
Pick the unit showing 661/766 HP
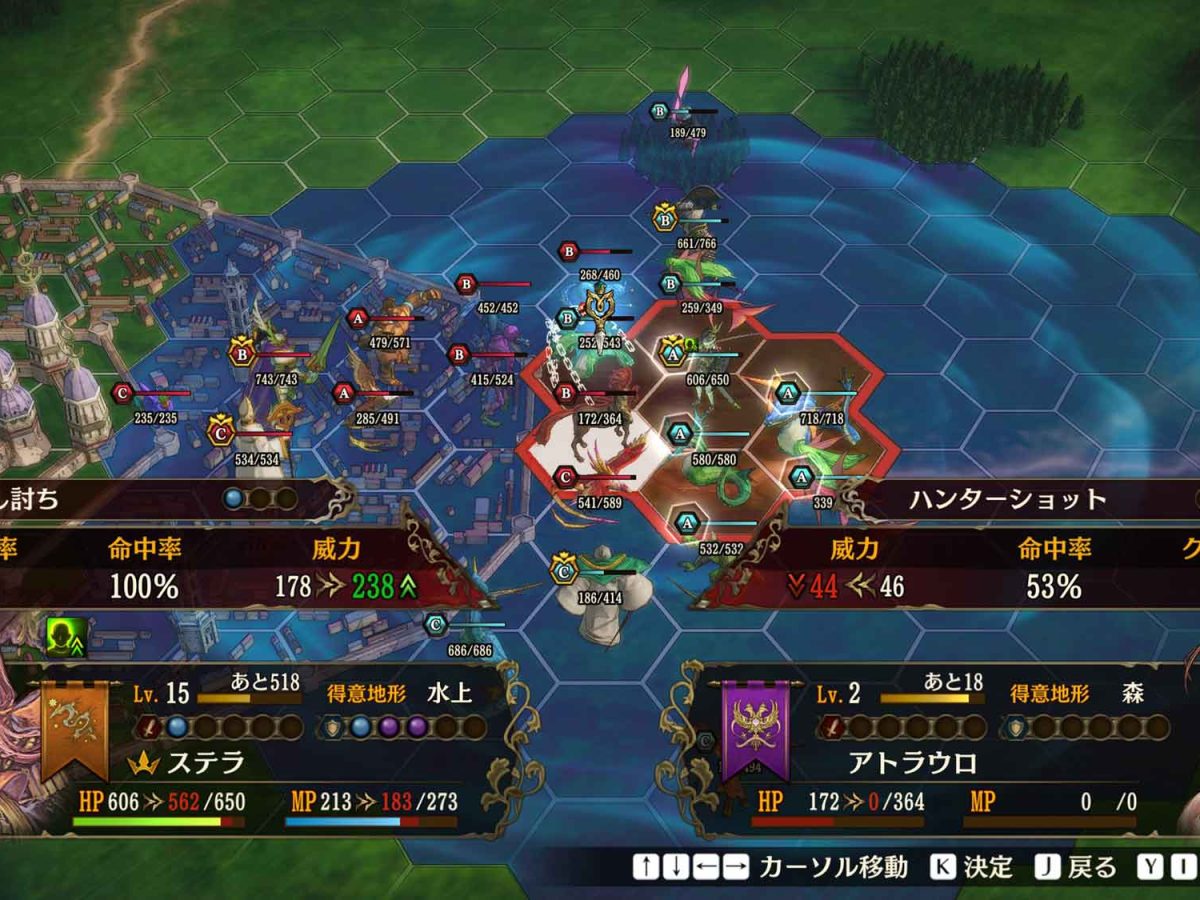pos(697,222)
